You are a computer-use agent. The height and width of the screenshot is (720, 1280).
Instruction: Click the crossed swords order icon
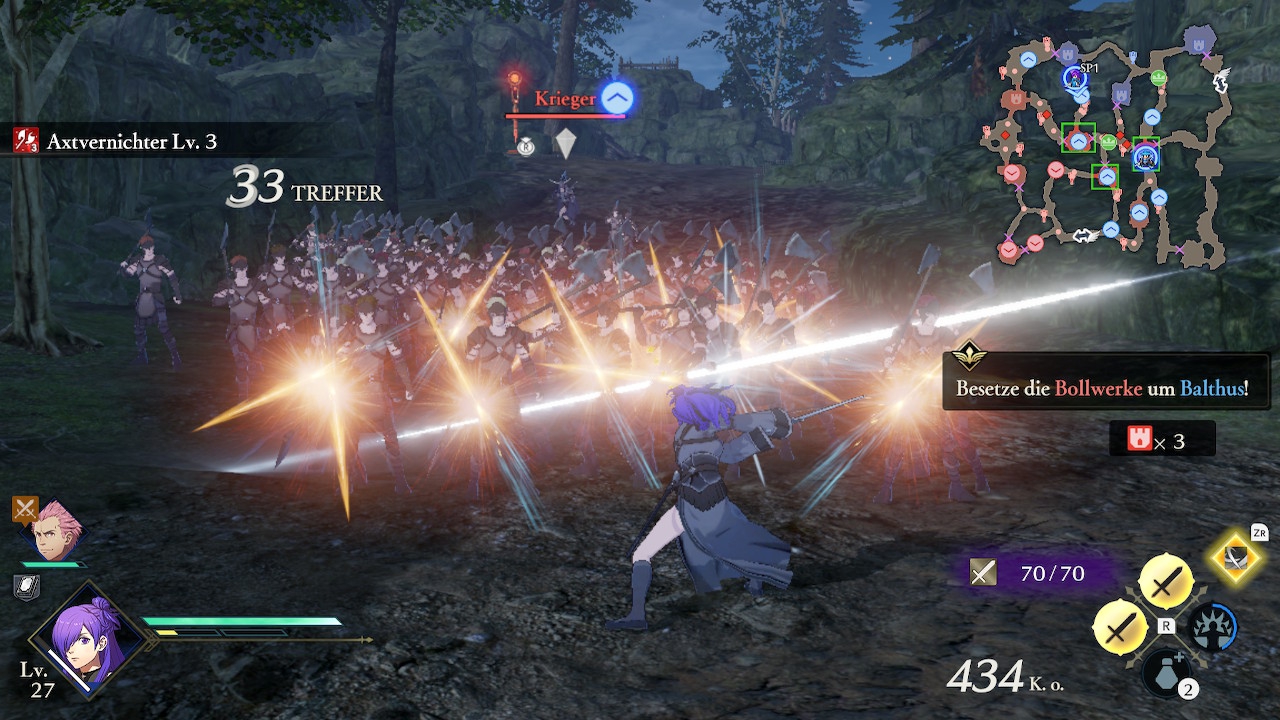pyautogui.click(x=26, y=510)
